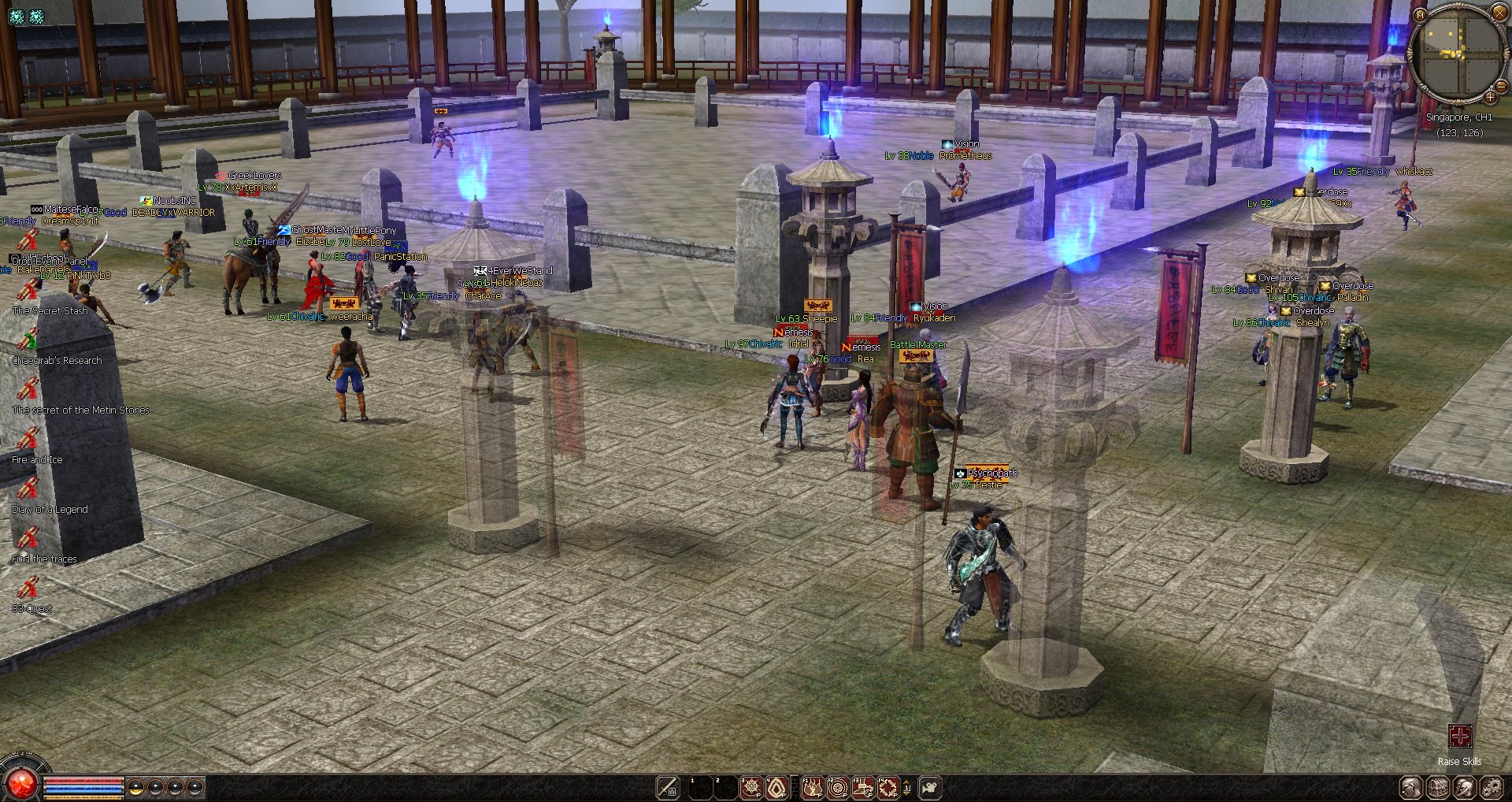Open the large map with the M button
The width and height of the screenshot is (1512, 802).
pyautogui.click(x=1420, y=14)
